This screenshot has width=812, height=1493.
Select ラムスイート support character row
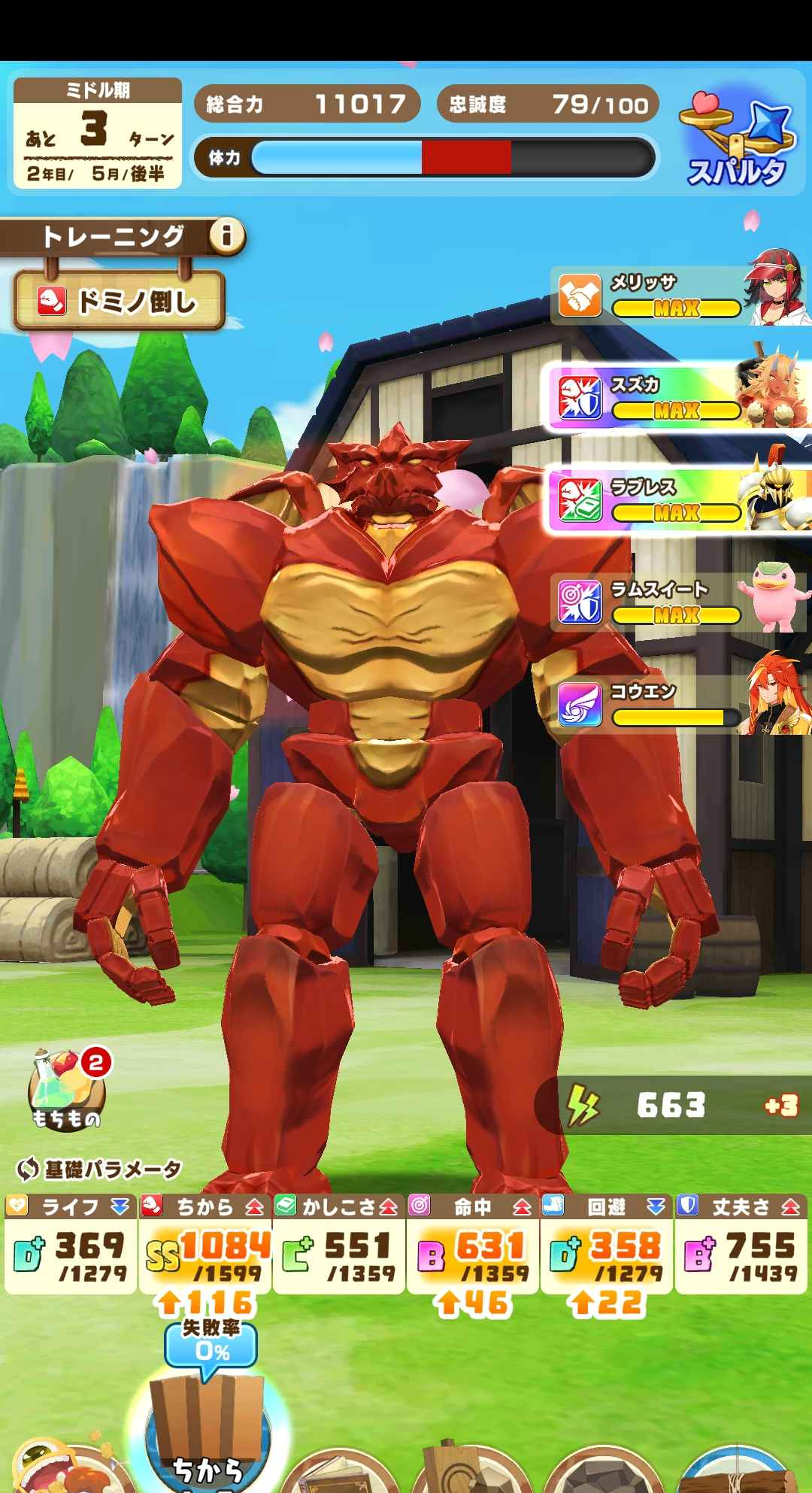tap(680, 602)
